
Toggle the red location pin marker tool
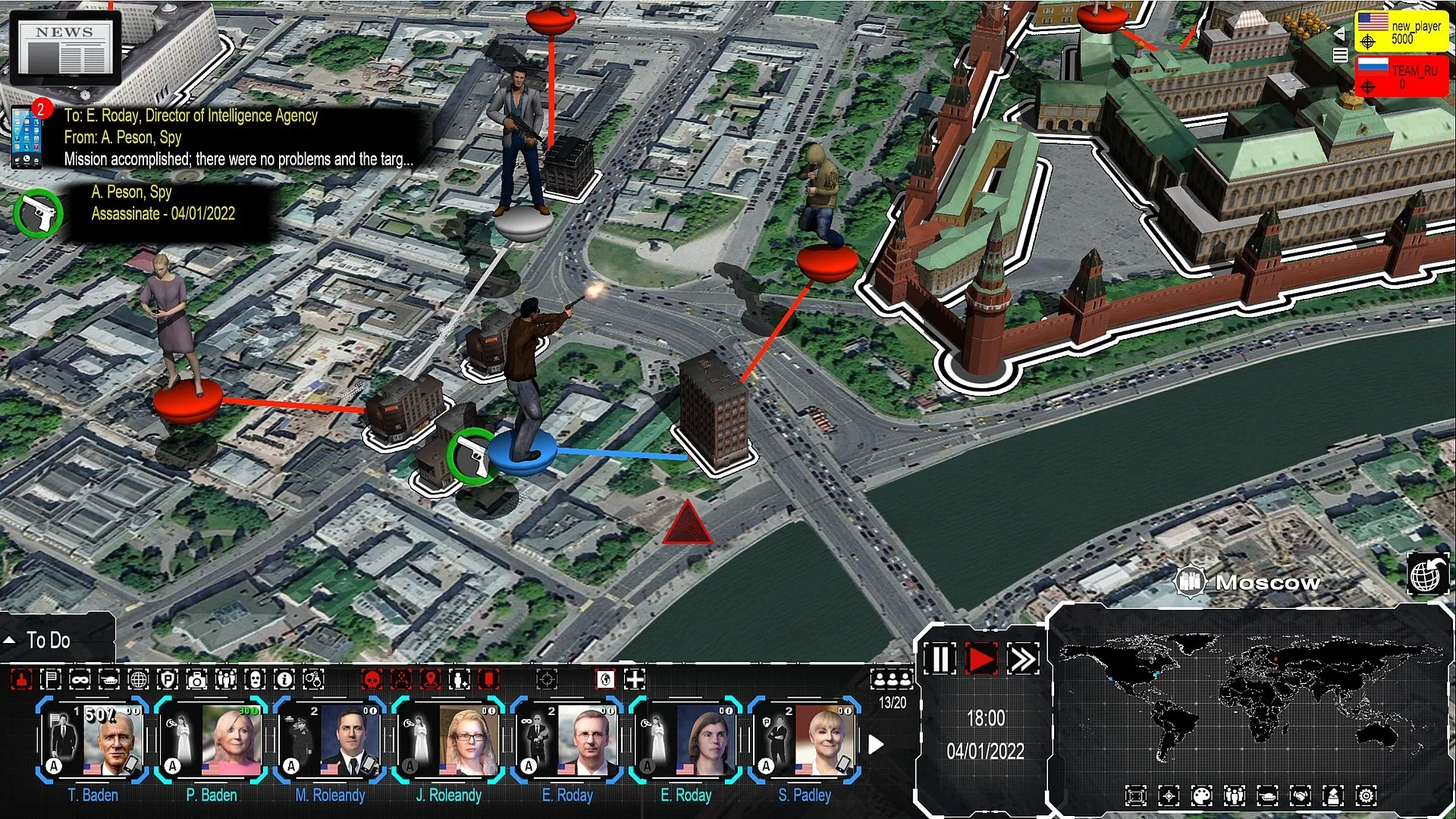tap(429, 679)
